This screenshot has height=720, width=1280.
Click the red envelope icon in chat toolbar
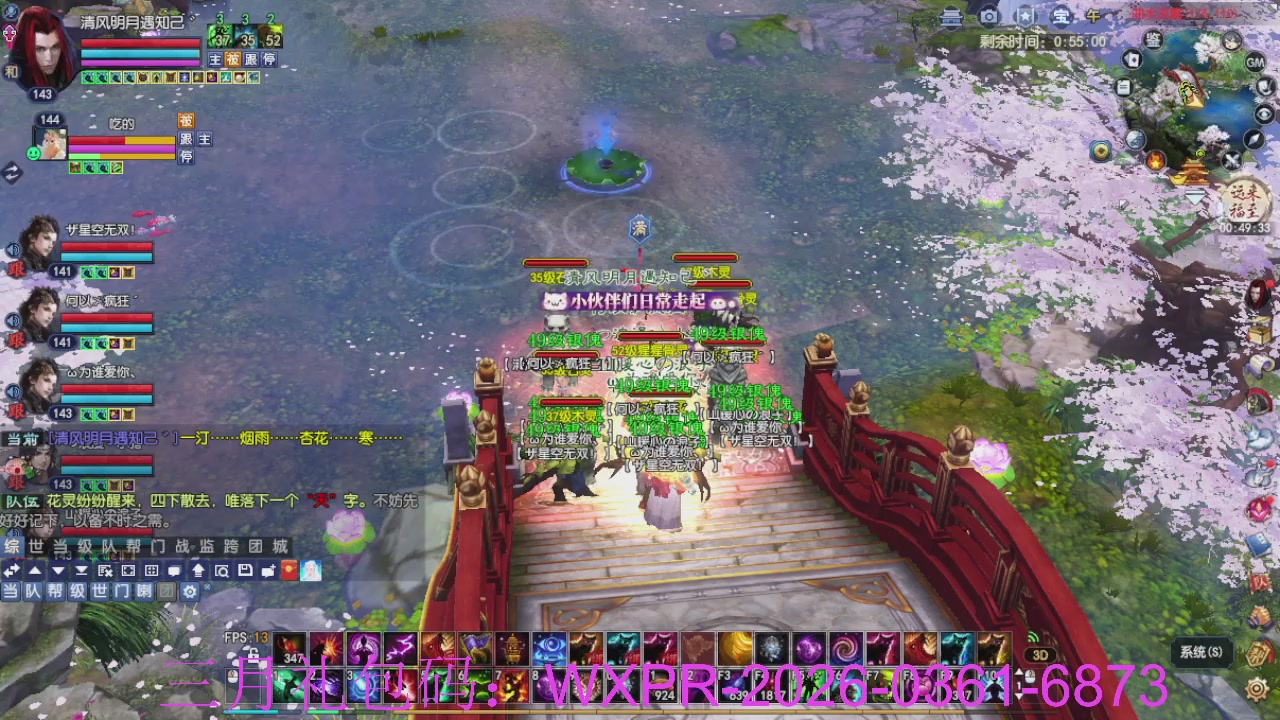click(288, 570)
